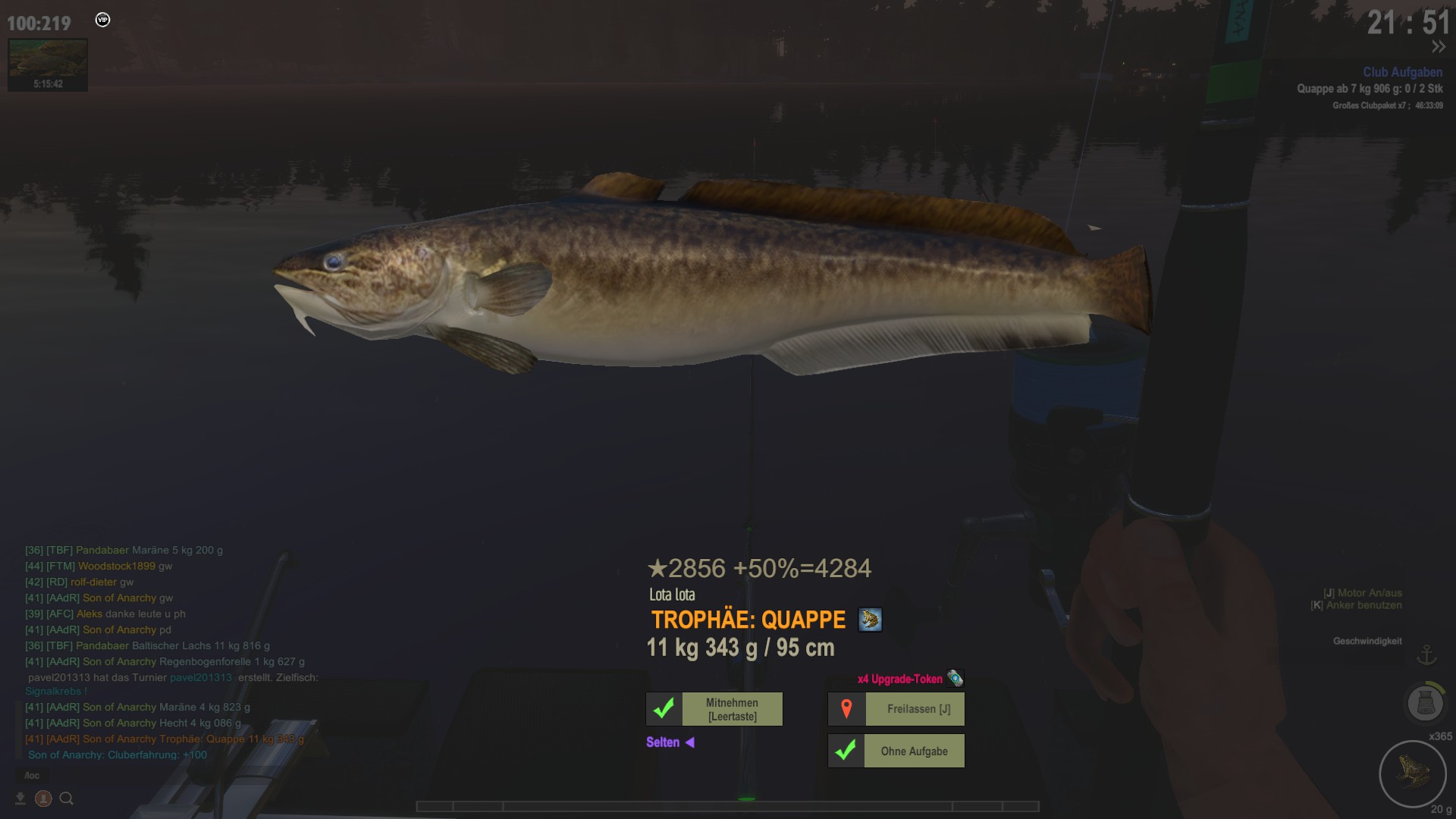Open the Club Aufgaben task tracker
The width and height of the screenshot is (1456, 819).
pos(1402,72)
